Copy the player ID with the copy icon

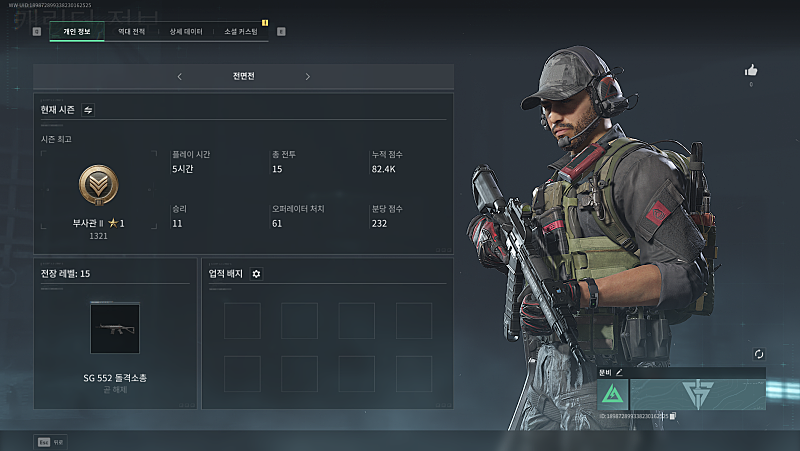[673, 415]
